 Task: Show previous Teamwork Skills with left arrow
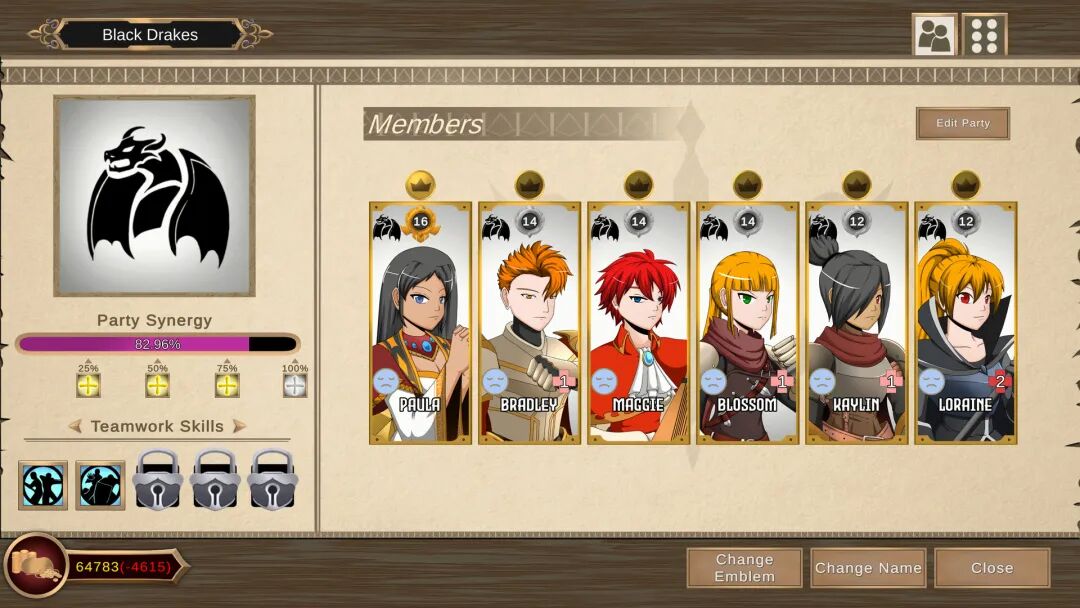click(x=75, y=426)
